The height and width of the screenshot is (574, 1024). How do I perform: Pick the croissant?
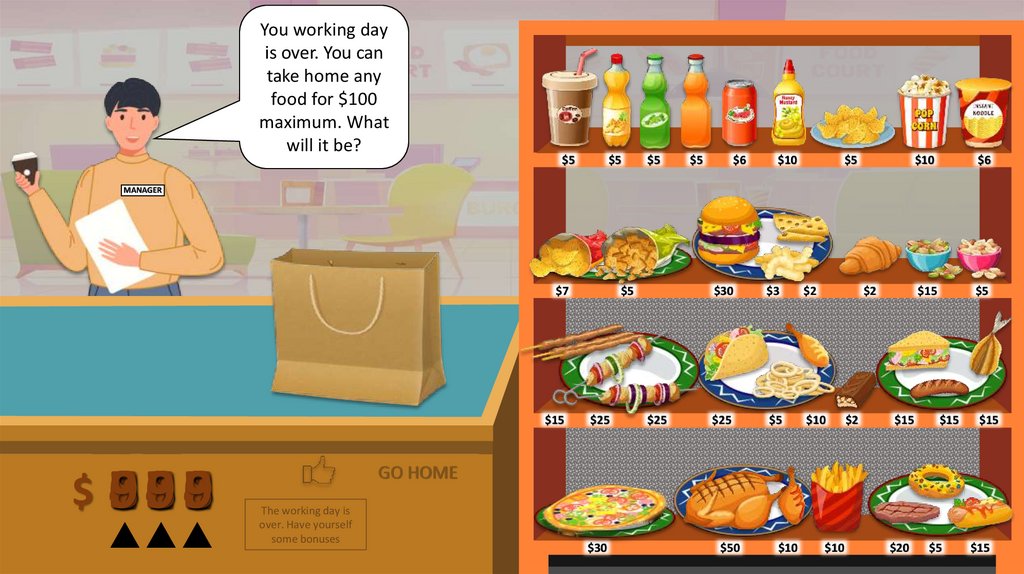coord(869,256)
